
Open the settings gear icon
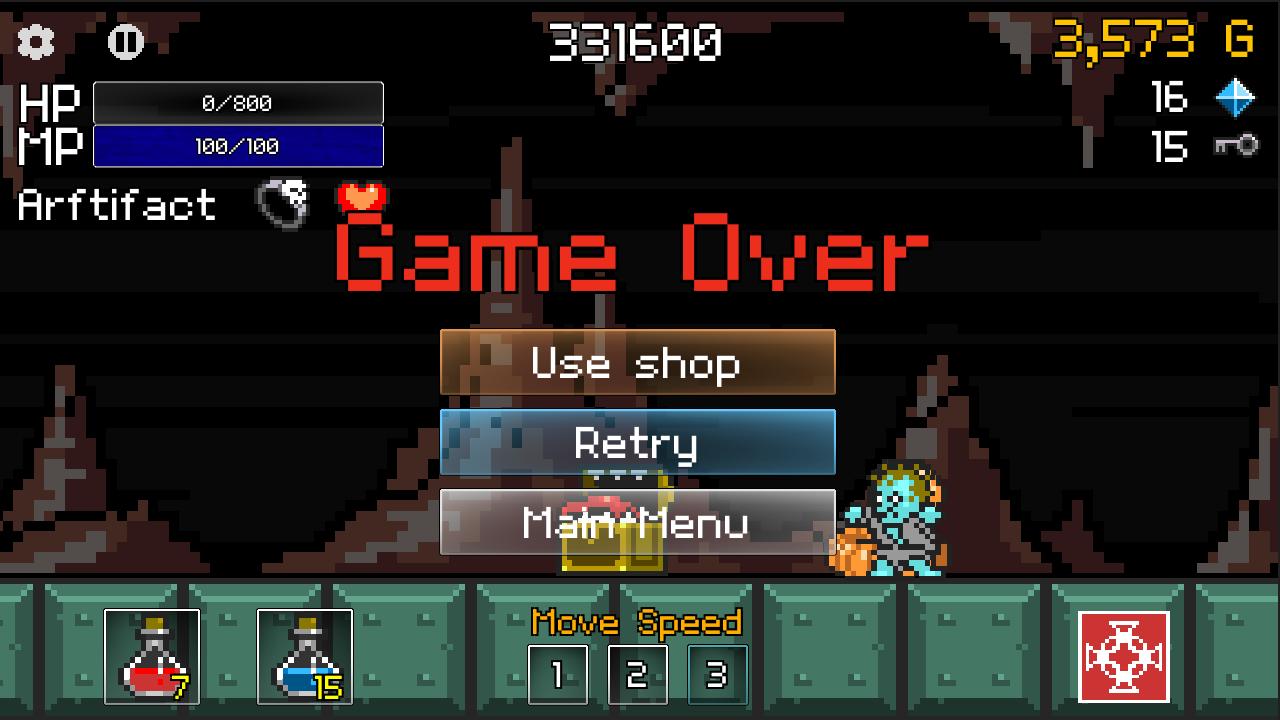click(x=37, y=43)
